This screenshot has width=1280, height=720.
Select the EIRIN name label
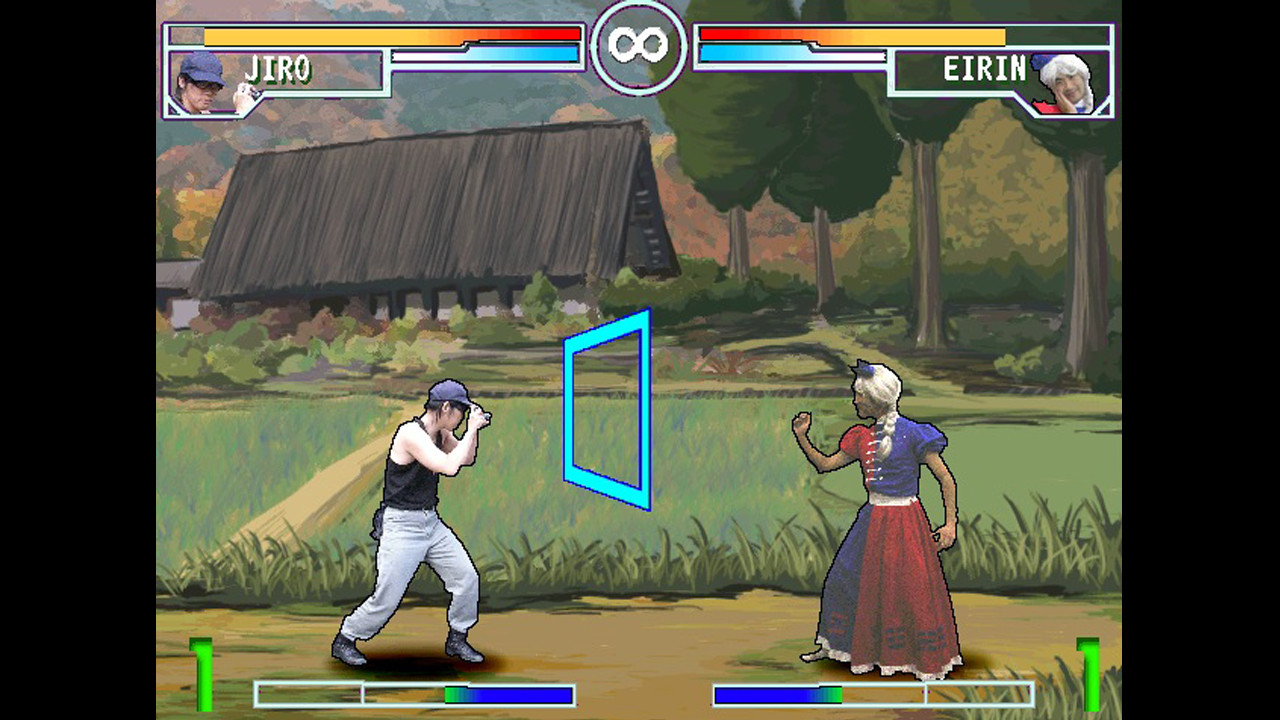[x=983, y=70]
